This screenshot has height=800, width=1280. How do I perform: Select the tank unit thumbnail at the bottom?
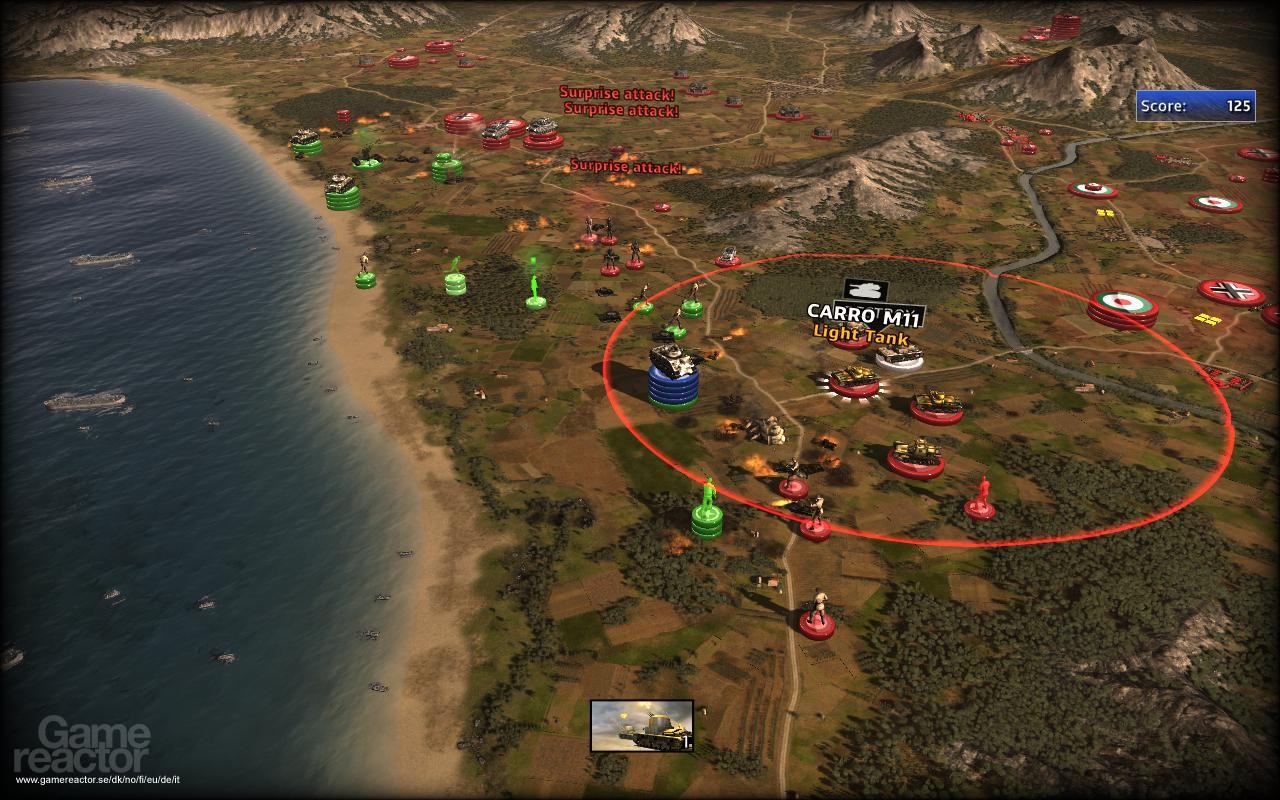[x=641, y=725]
